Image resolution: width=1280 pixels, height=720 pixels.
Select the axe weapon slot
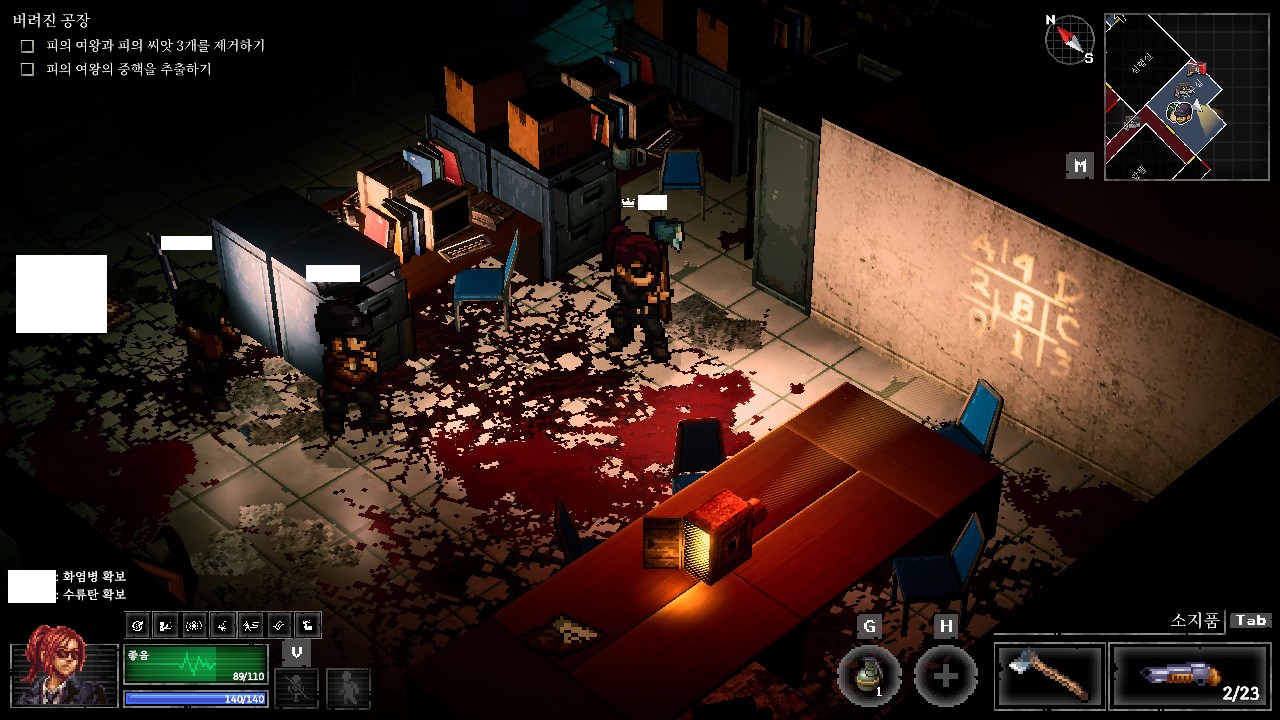tap(1049, 675)
